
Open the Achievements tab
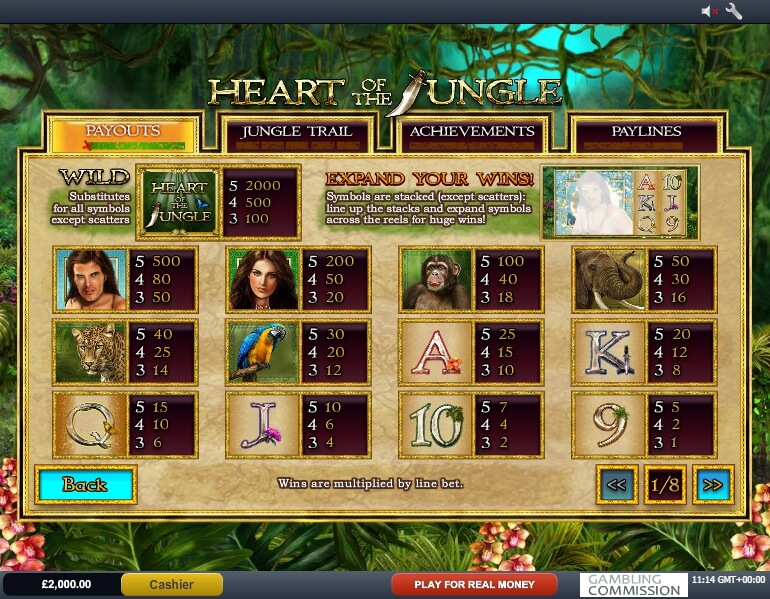pyautogui.click(x=472, y=131)
